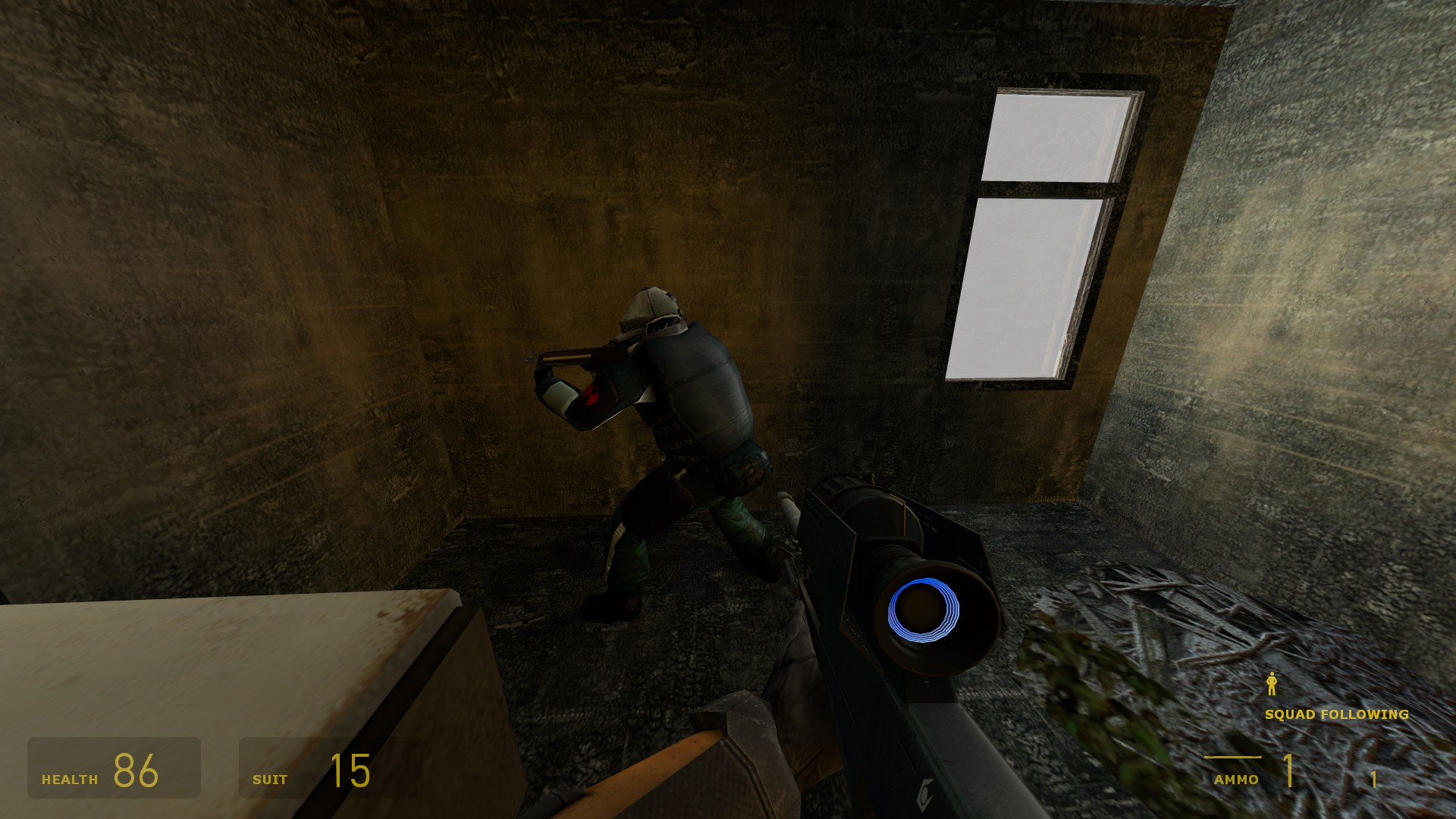This screenshot has height=819, width=1456.
Task: Click the yellow ammo divider line
Action: 1234,757
